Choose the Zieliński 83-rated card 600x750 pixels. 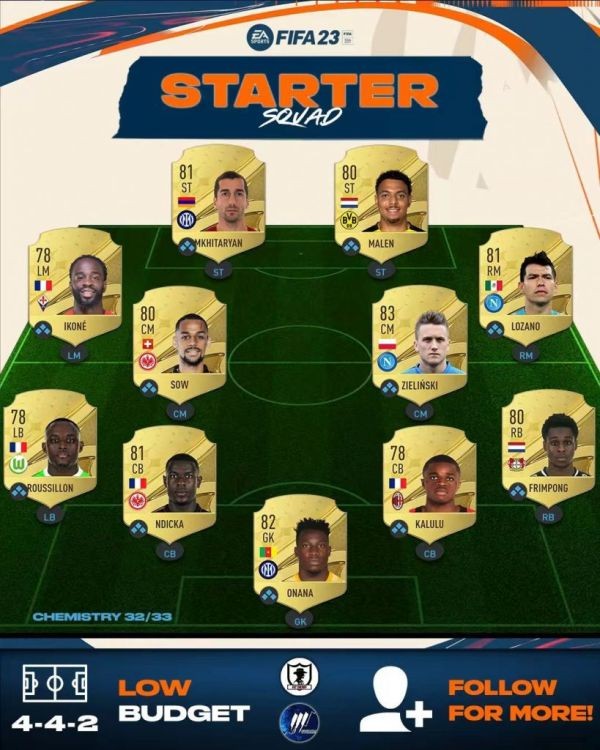[x=419, y=343]
